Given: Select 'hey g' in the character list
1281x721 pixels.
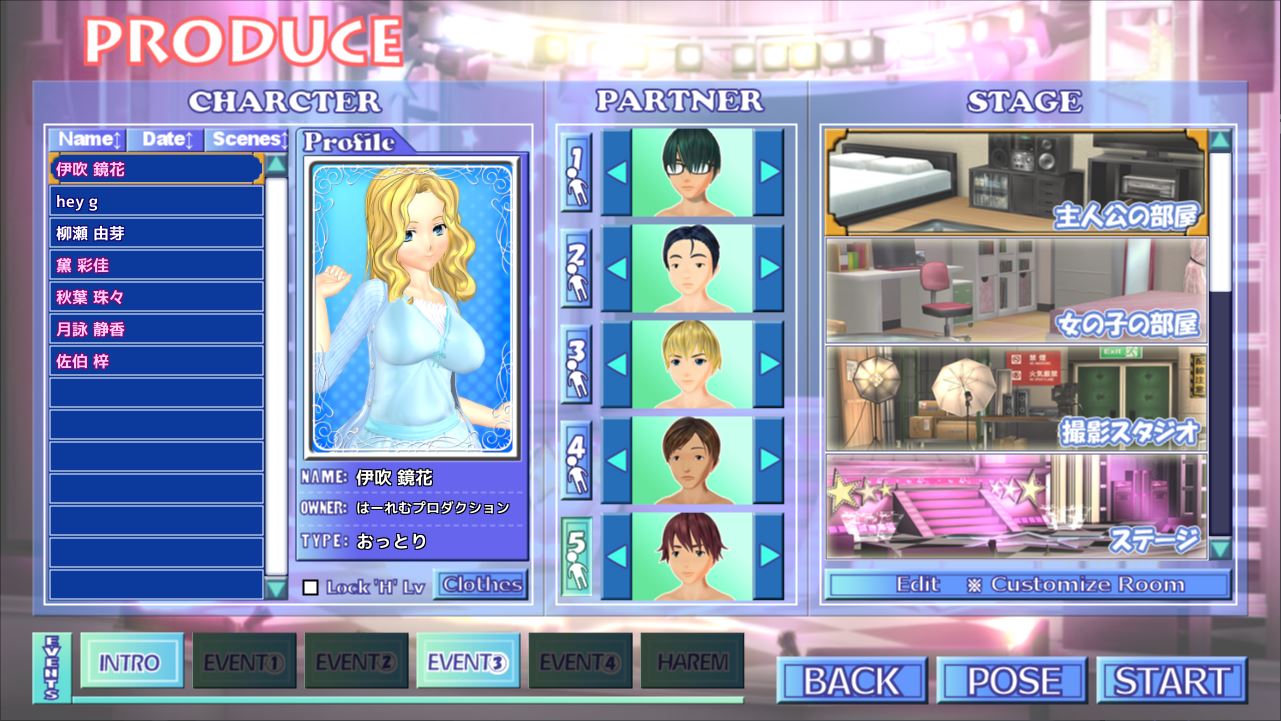Looking at the screenshot, I should pos(156,202).
